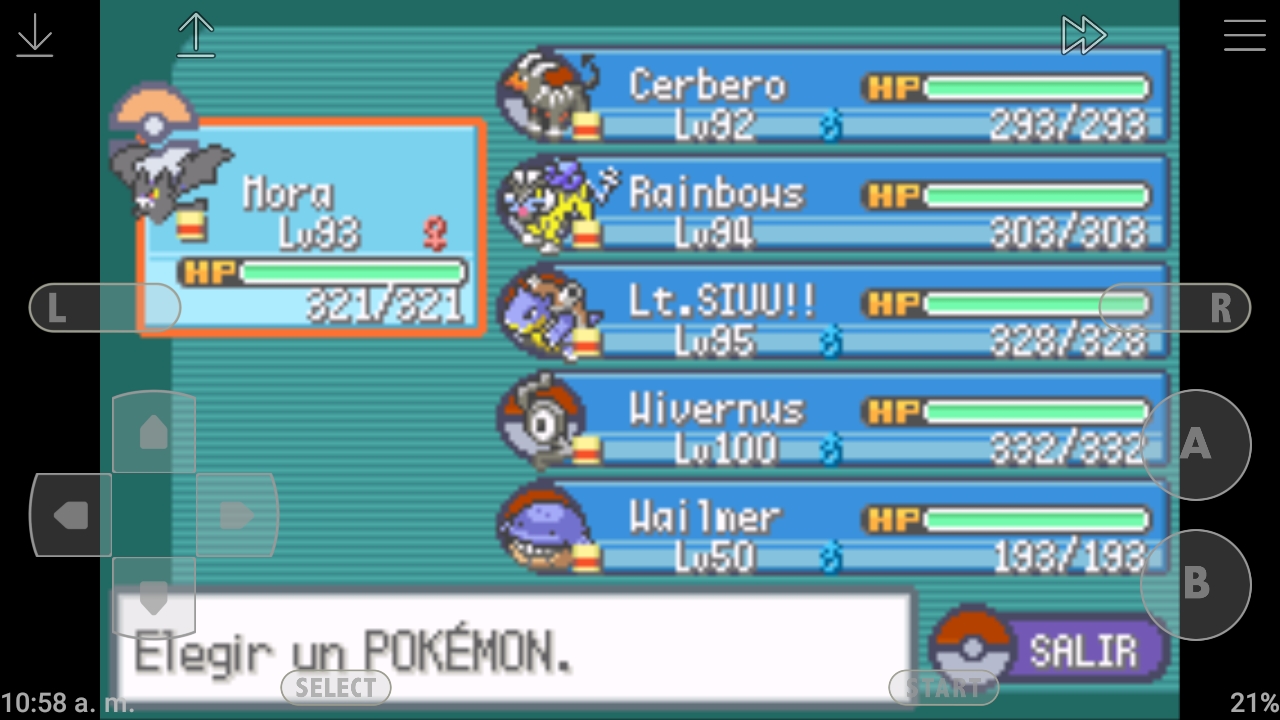The image size is (1280, 720).
Task: Tap the L shoulder button
Action: pos(104,308)
